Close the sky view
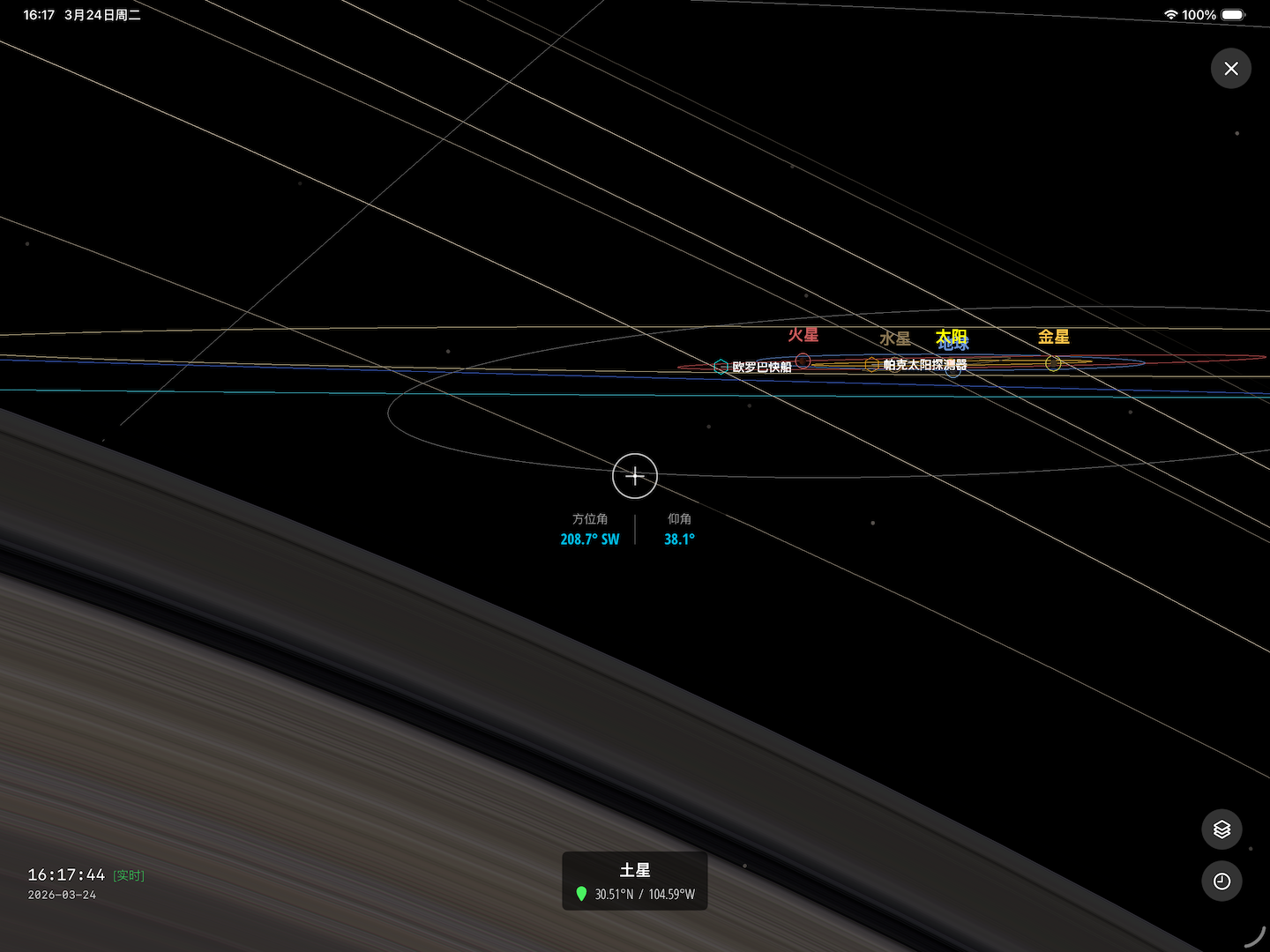The image size is (1270, 952). tap(1231, 69)
